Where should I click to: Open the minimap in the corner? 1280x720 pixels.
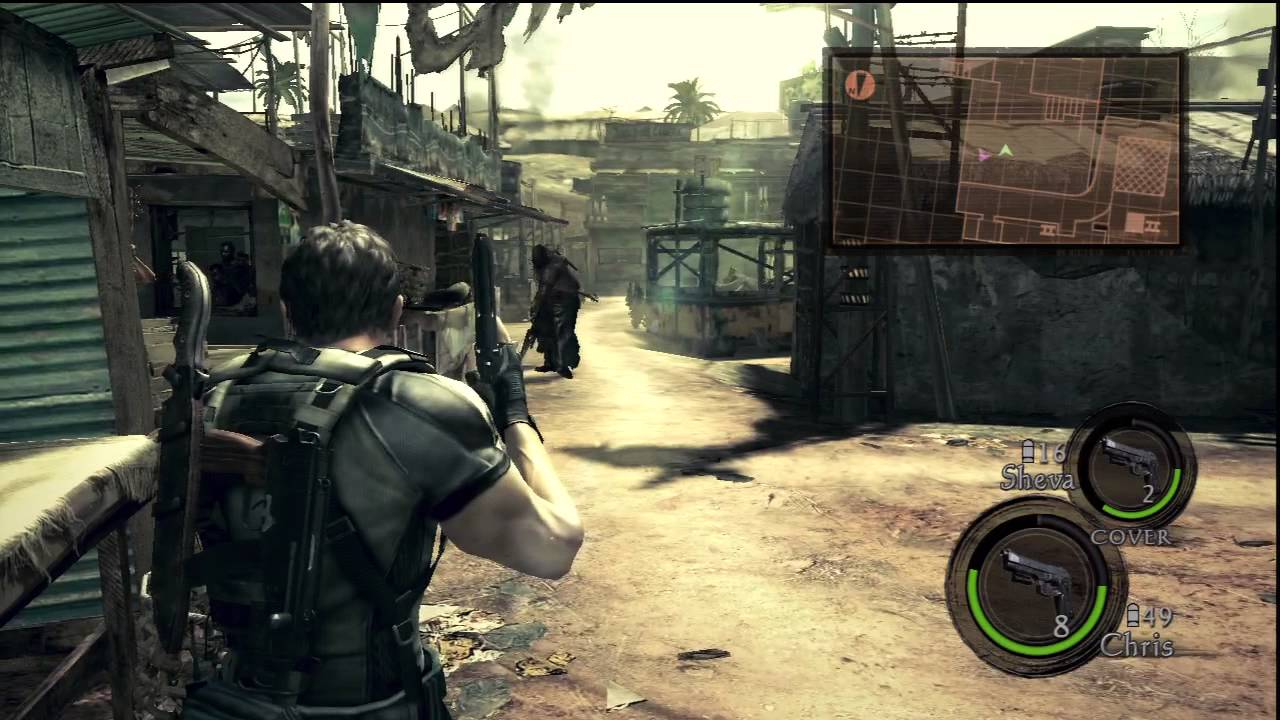[1005, 148]
